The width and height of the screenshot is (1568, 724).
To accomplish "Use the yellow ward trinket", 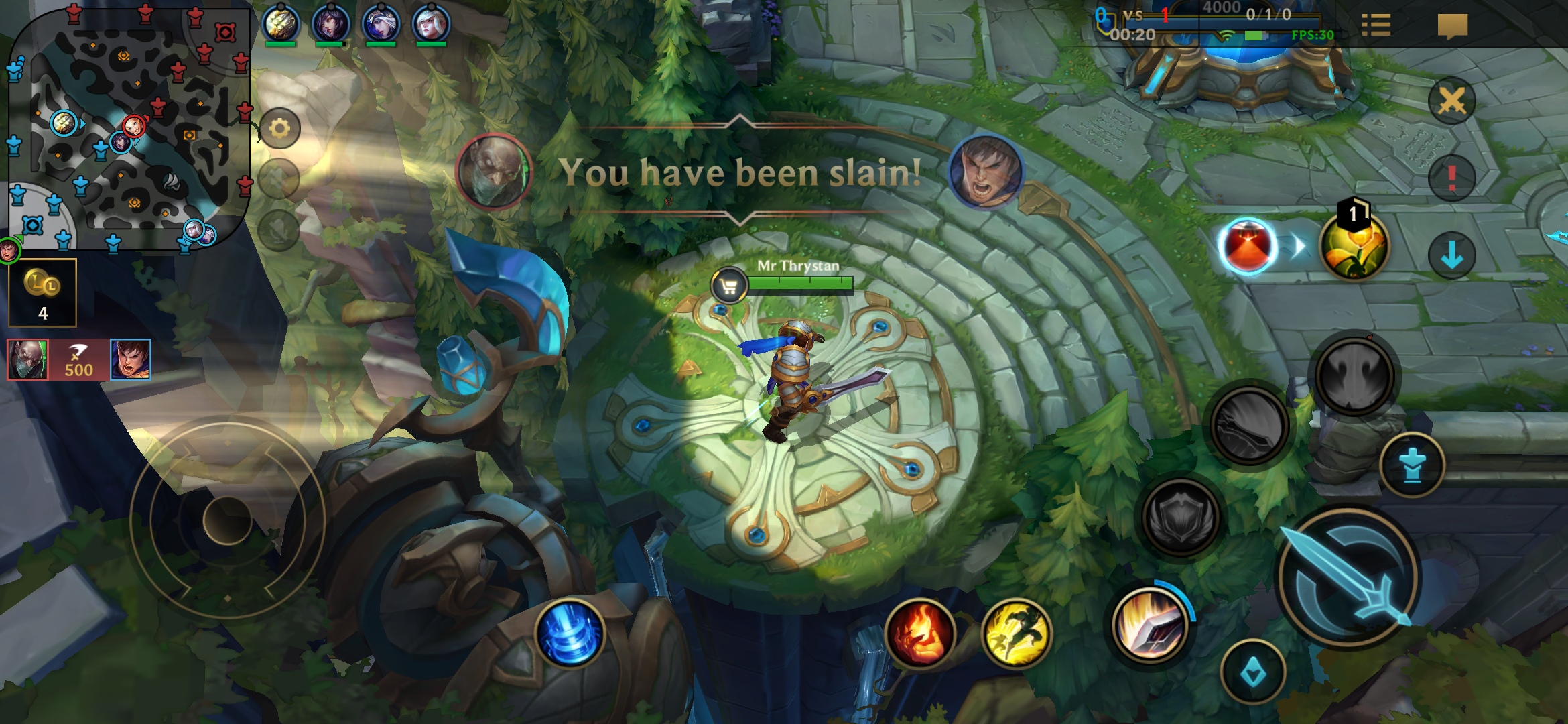I will click(x=1354, y=246).
